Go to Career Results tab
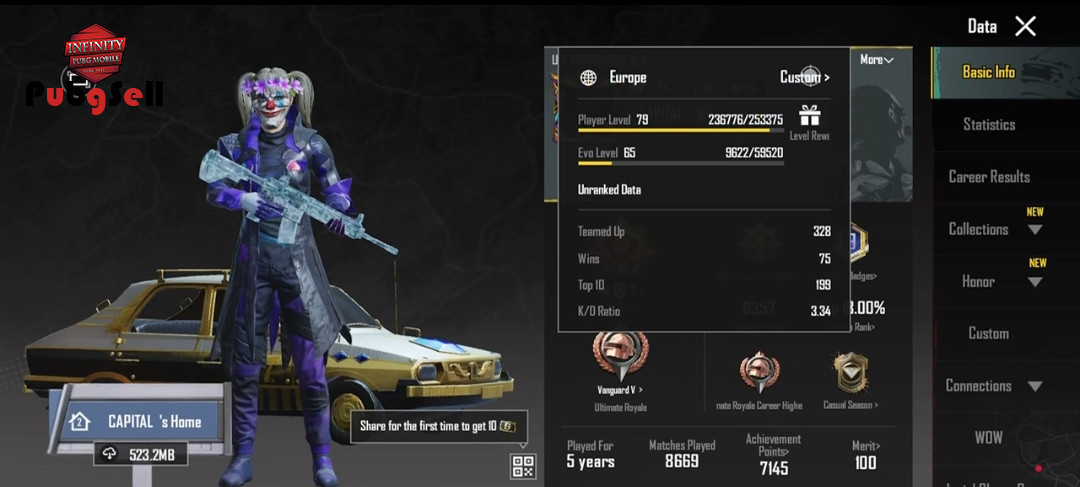 click(x=988, y=177)
